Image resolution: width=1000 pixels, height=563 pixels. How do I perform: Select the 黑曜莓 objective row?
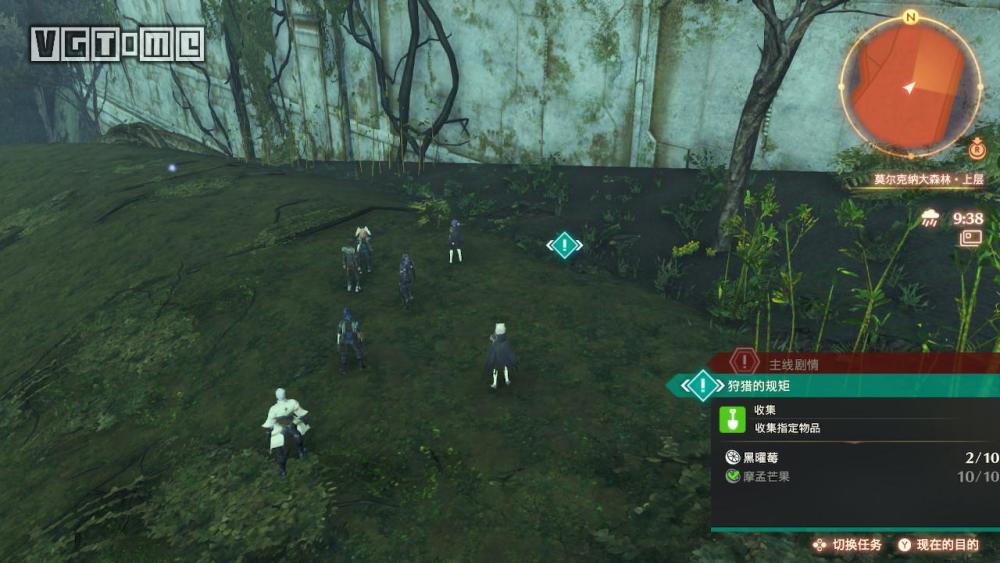860,458
